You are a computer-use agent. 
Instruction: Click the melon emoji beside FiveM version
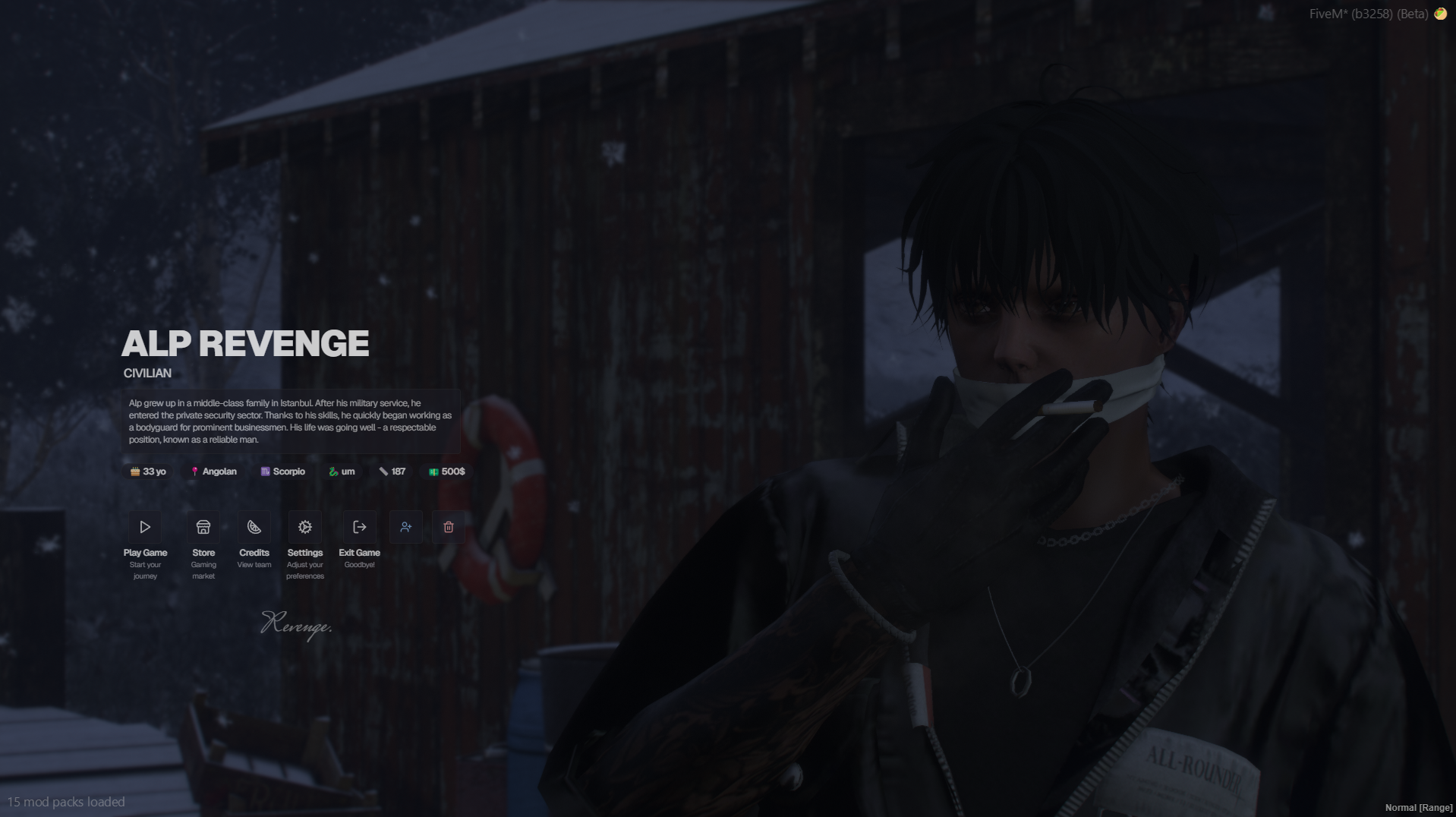(1439, 13)
